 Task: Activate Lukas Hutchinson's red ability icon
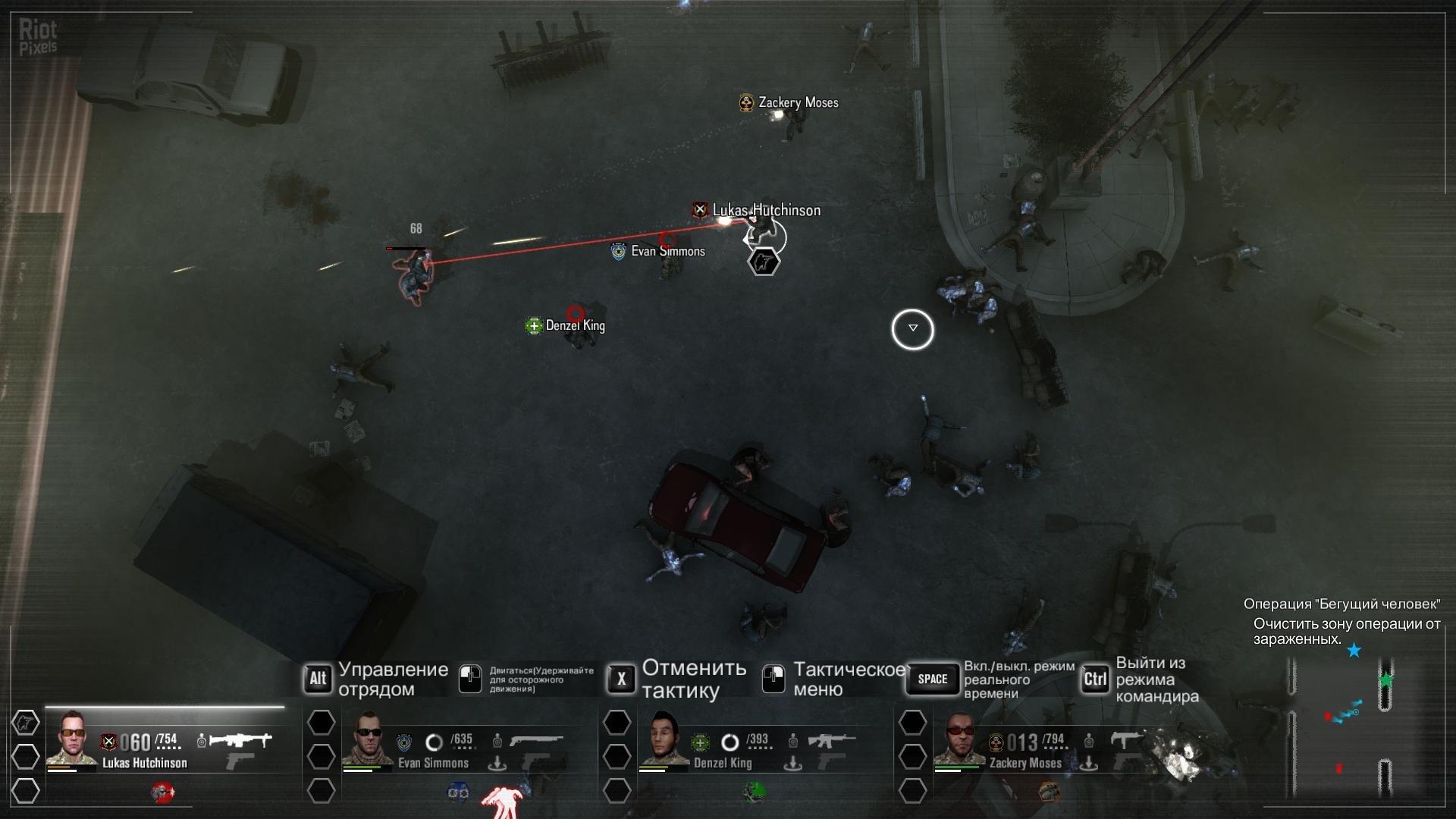point(162,793)
